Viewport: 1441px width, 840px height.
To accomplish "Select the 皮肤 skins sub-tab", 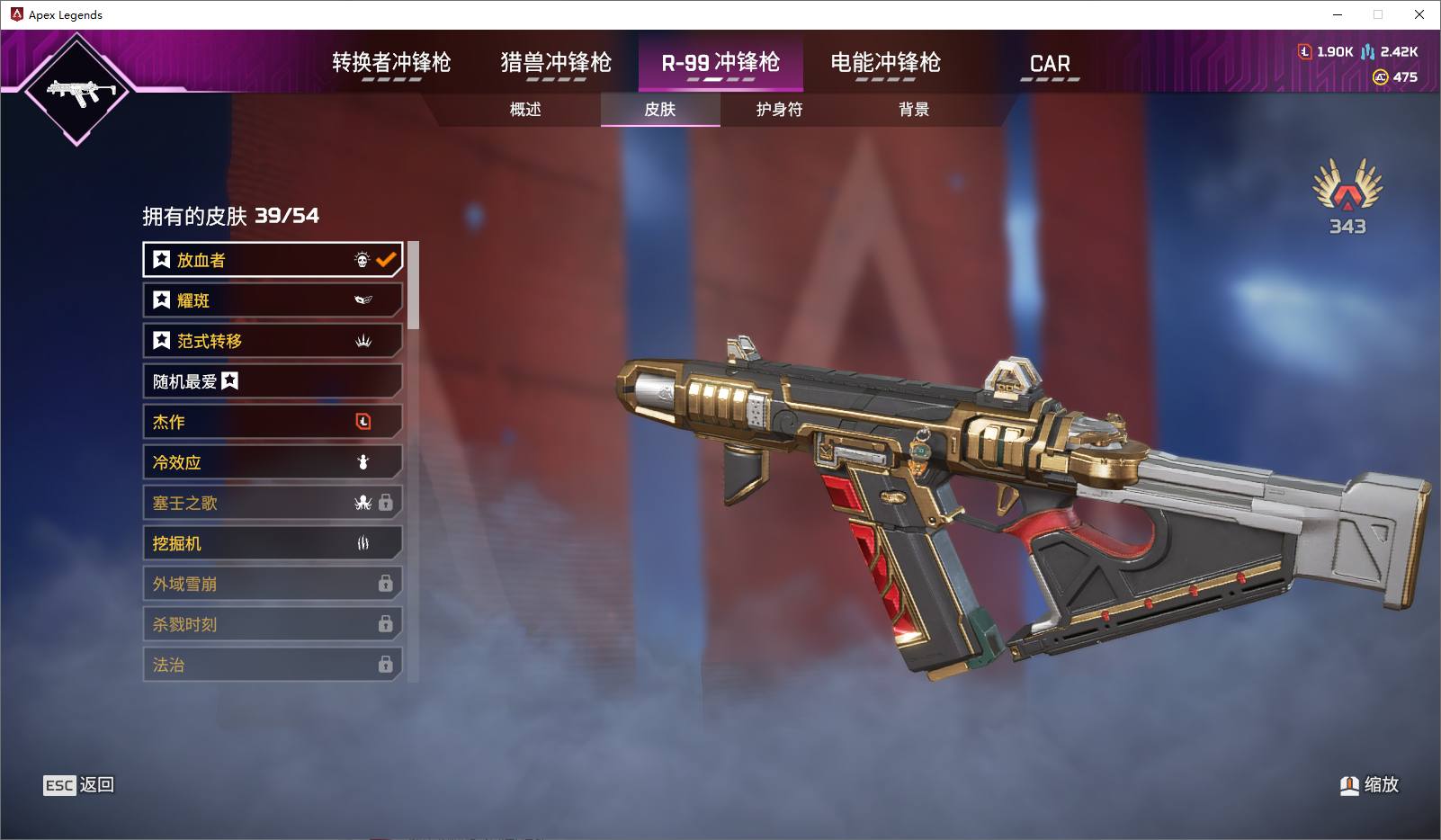I will point(660,110).
